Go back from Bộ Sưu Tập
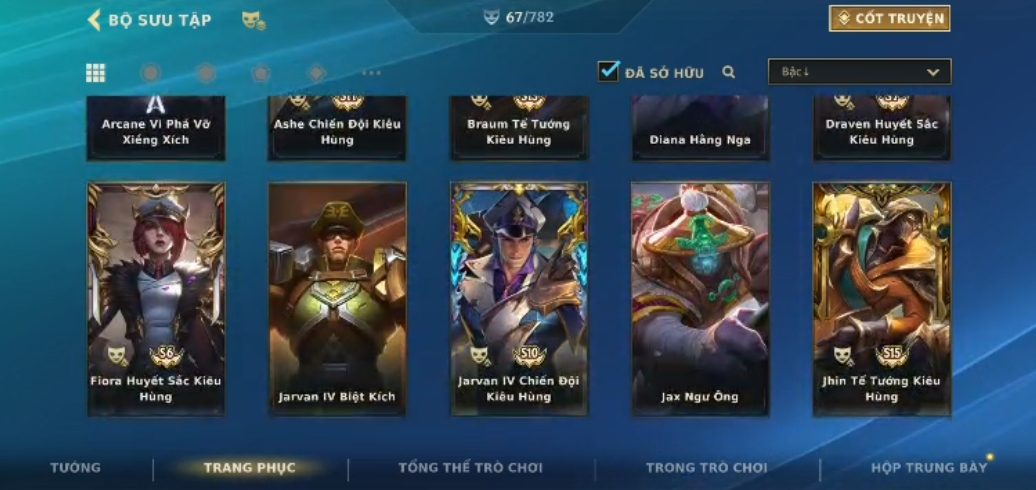This screenshot has width=1036, height=490. (94, 19)
